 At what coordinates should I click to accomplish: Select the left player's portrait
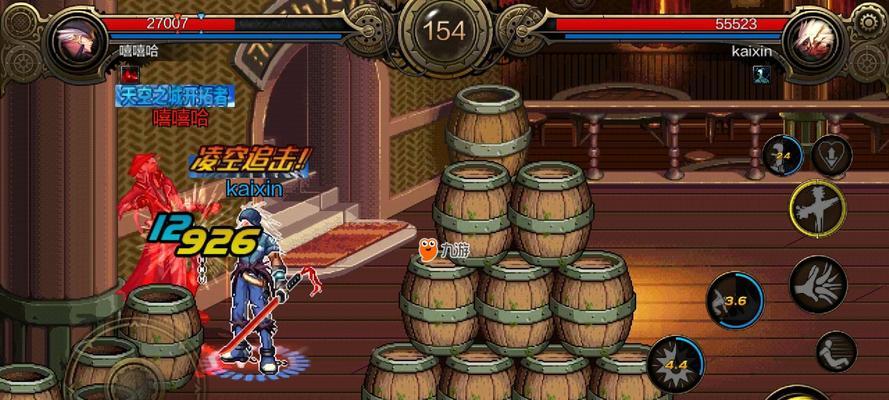[76, 38]
